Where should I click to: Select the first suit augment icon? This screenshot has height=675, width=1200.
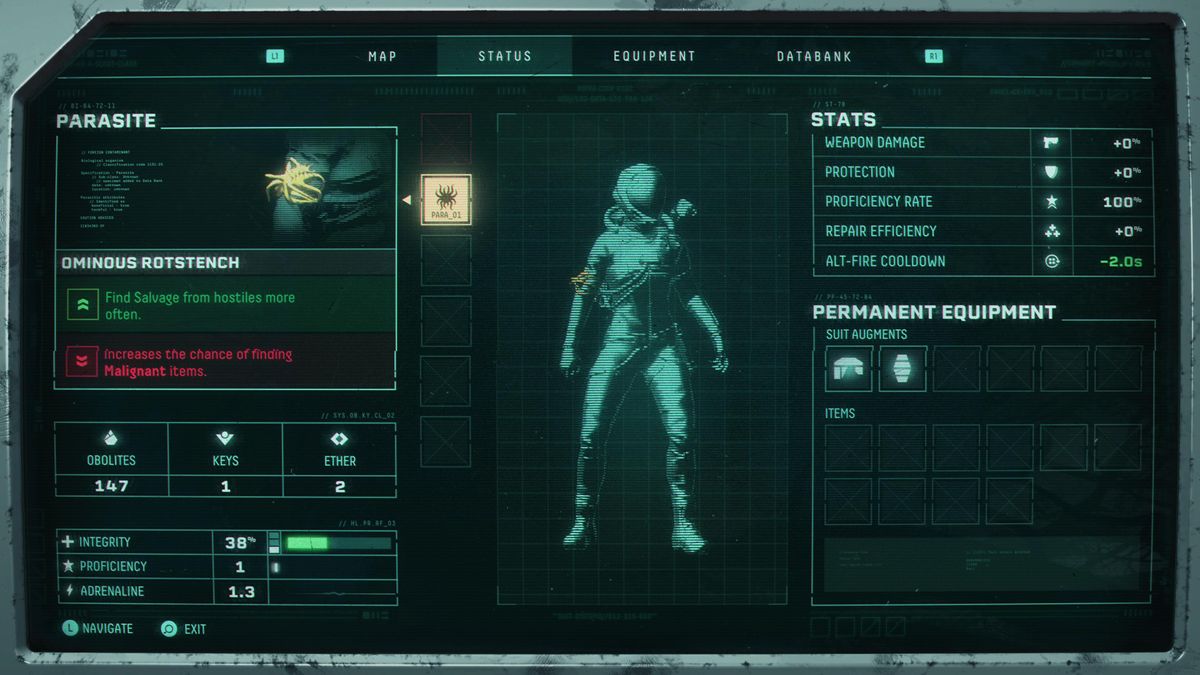[x=849, y=369]
